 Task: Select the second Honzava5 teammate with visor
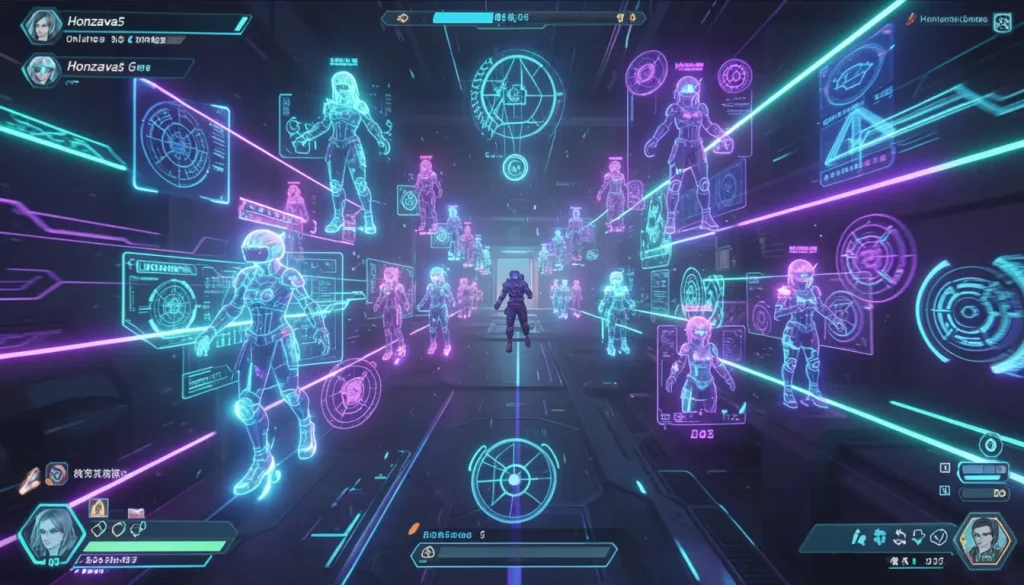point(41,69)
